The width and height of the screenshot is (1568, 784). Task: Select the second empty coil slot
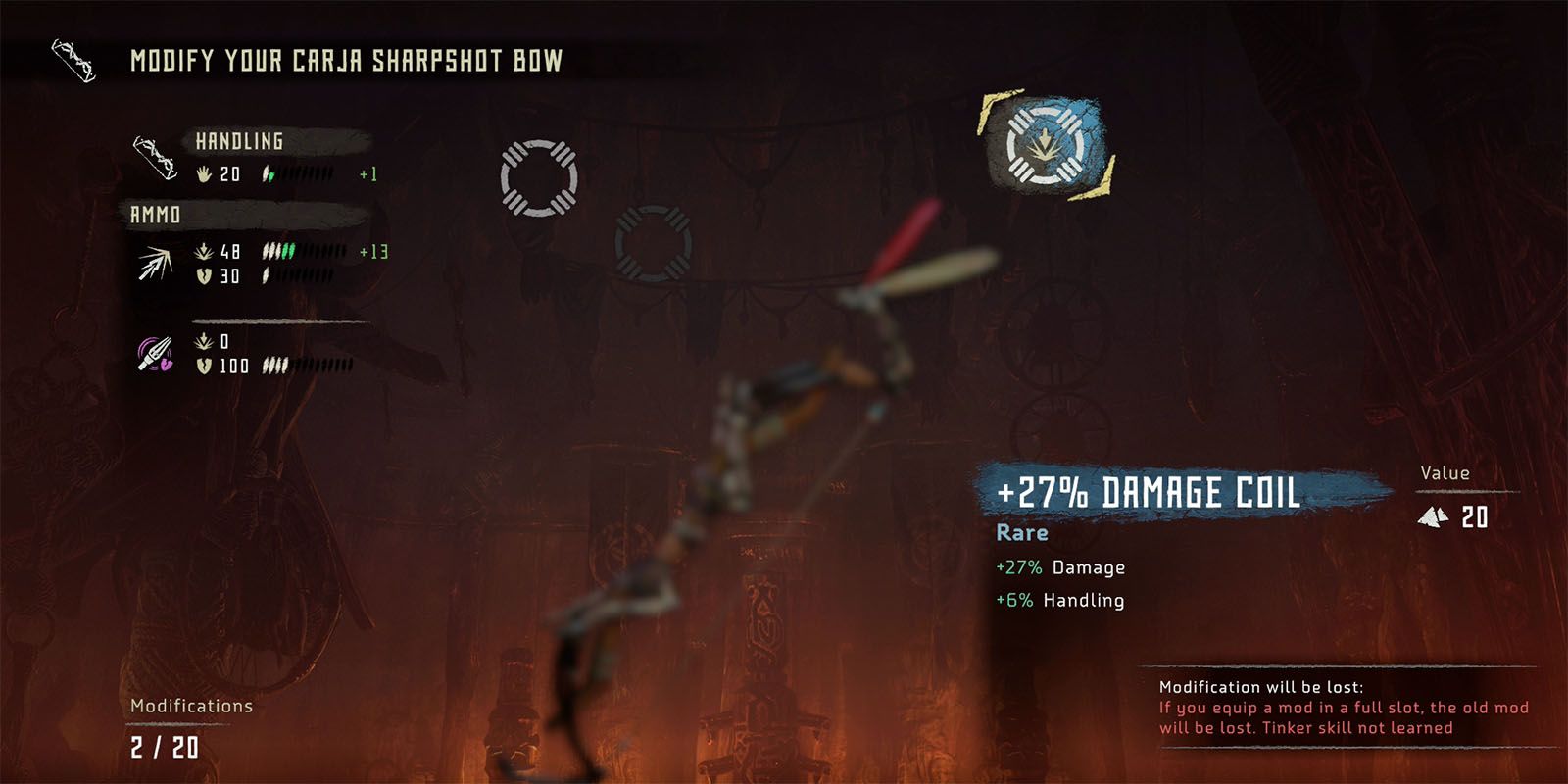click(x=653, y=241)
